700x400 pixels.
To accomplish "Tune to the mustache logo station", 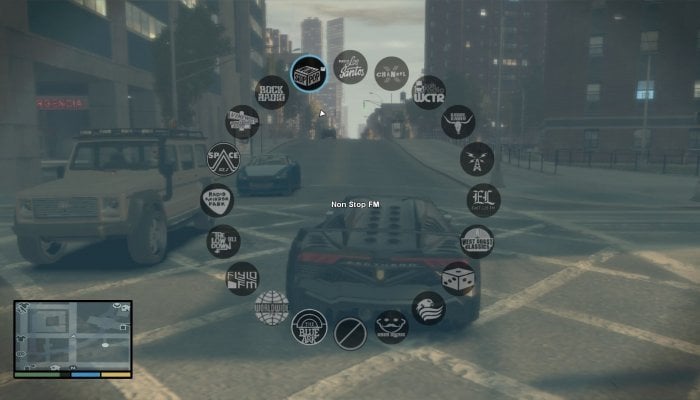I will click(x=391, y=326).
